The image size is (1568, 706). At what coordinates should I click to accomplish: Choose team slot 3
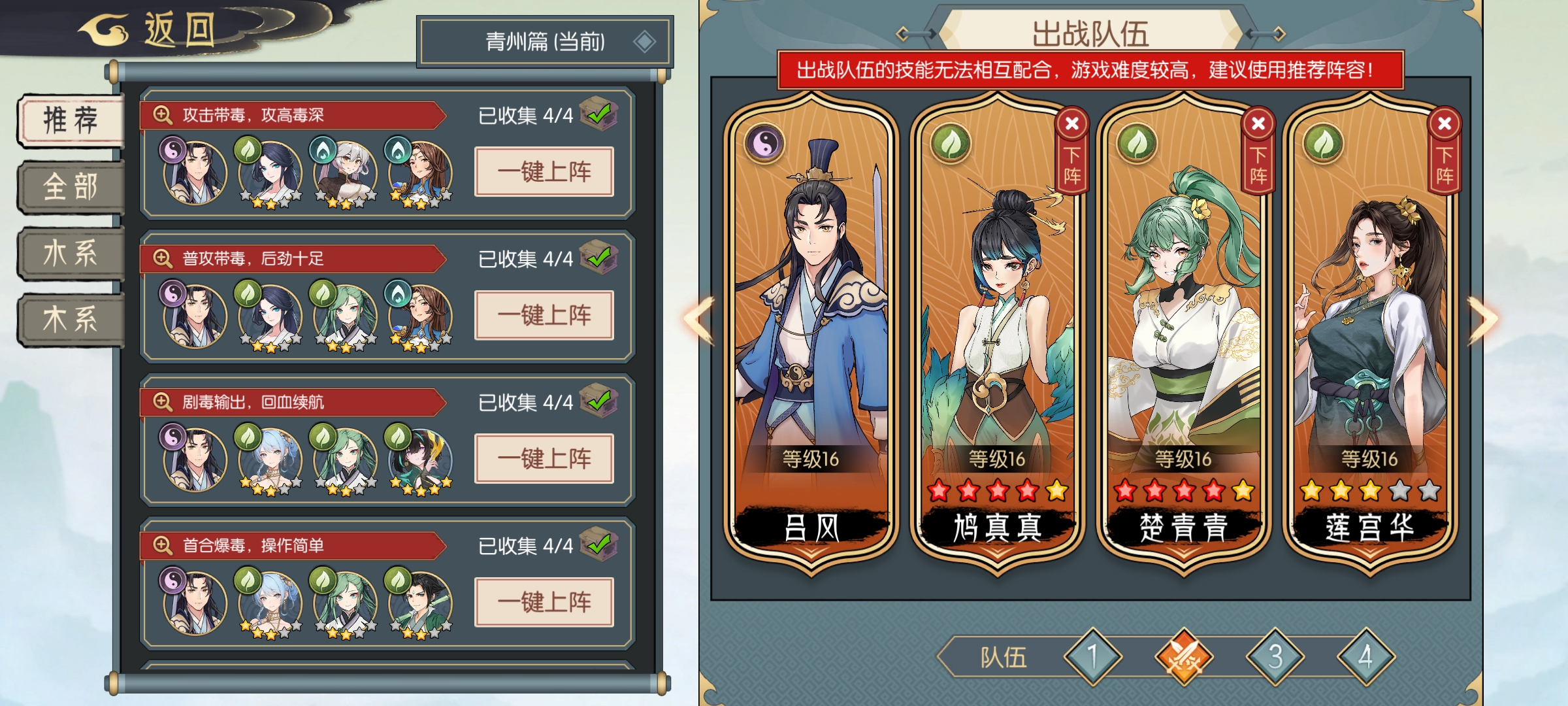[1275, 656]
